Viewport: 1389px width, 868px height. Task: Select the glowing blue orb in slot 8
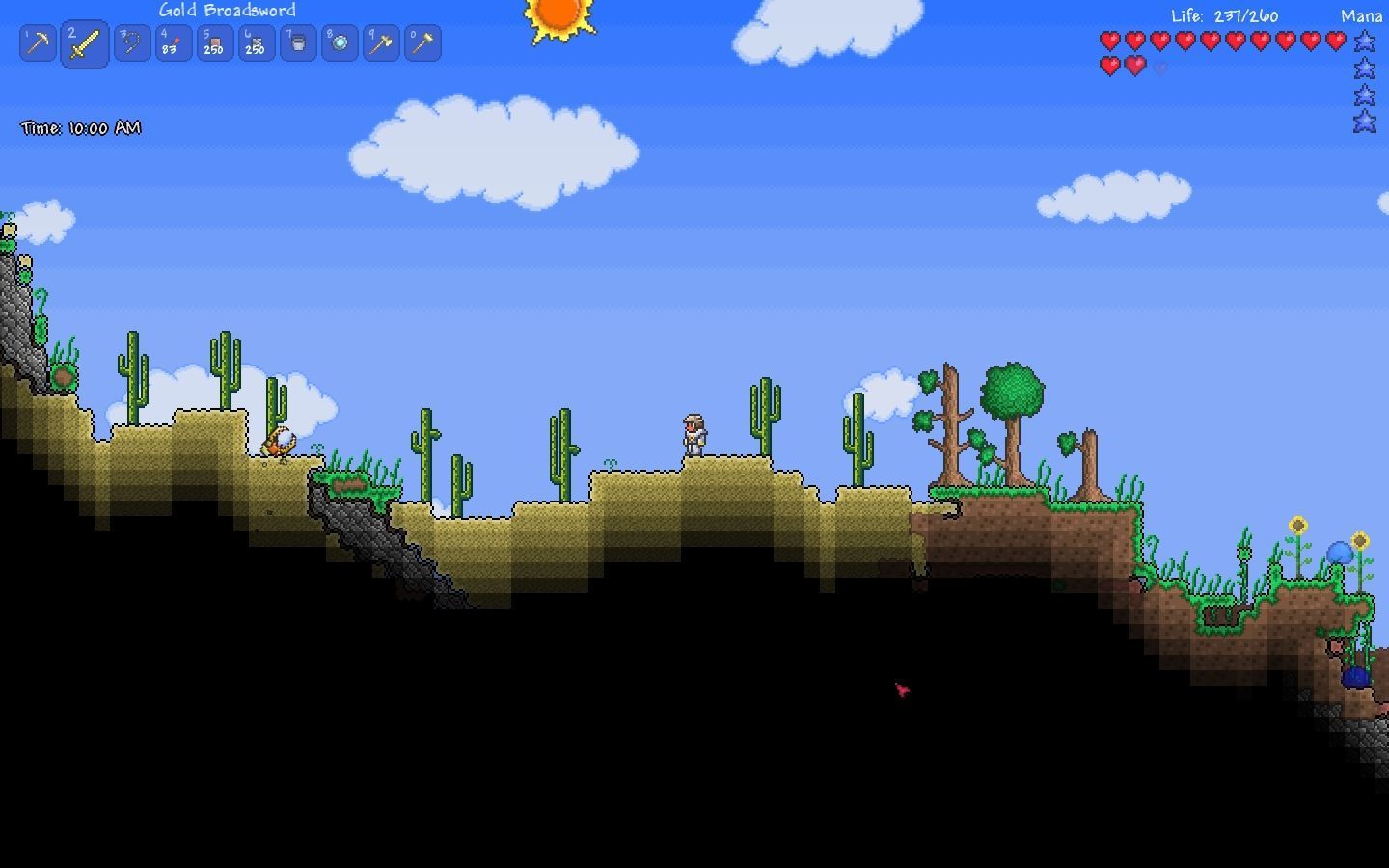tap(339, 42)
